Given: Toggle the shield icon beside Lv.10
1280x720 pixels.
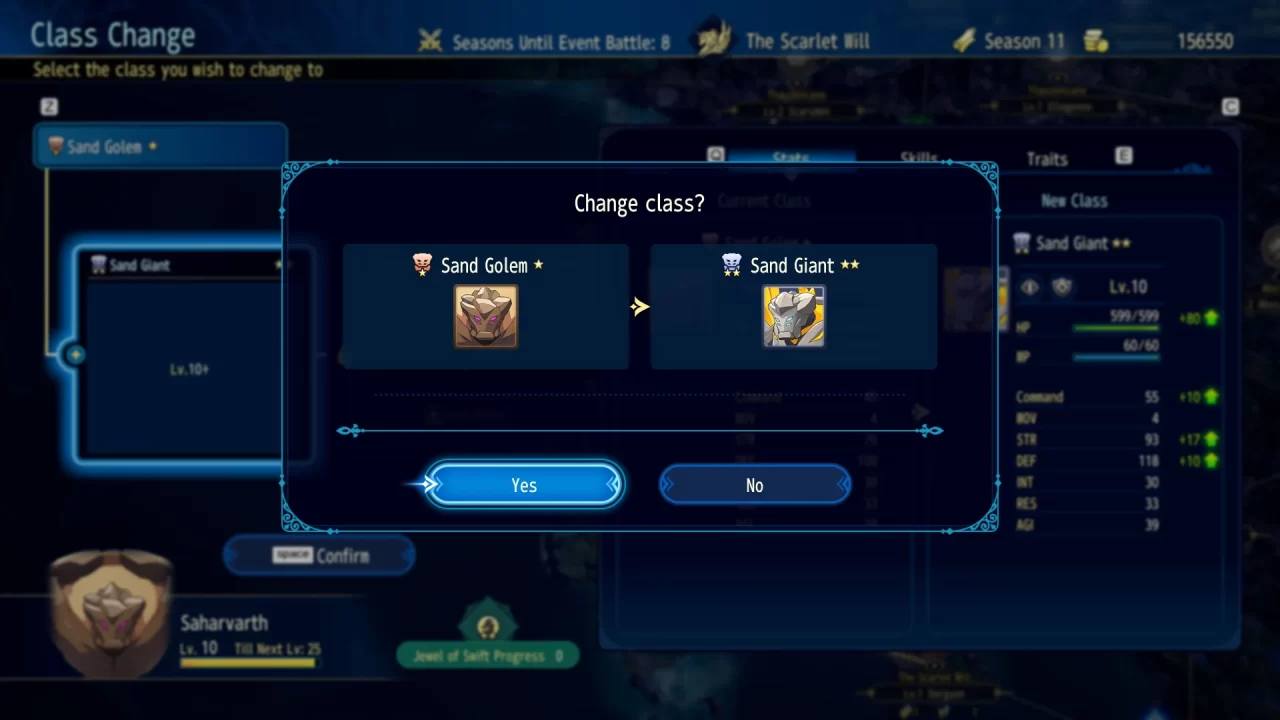Looking at the screenshot, I should 1062,287.
